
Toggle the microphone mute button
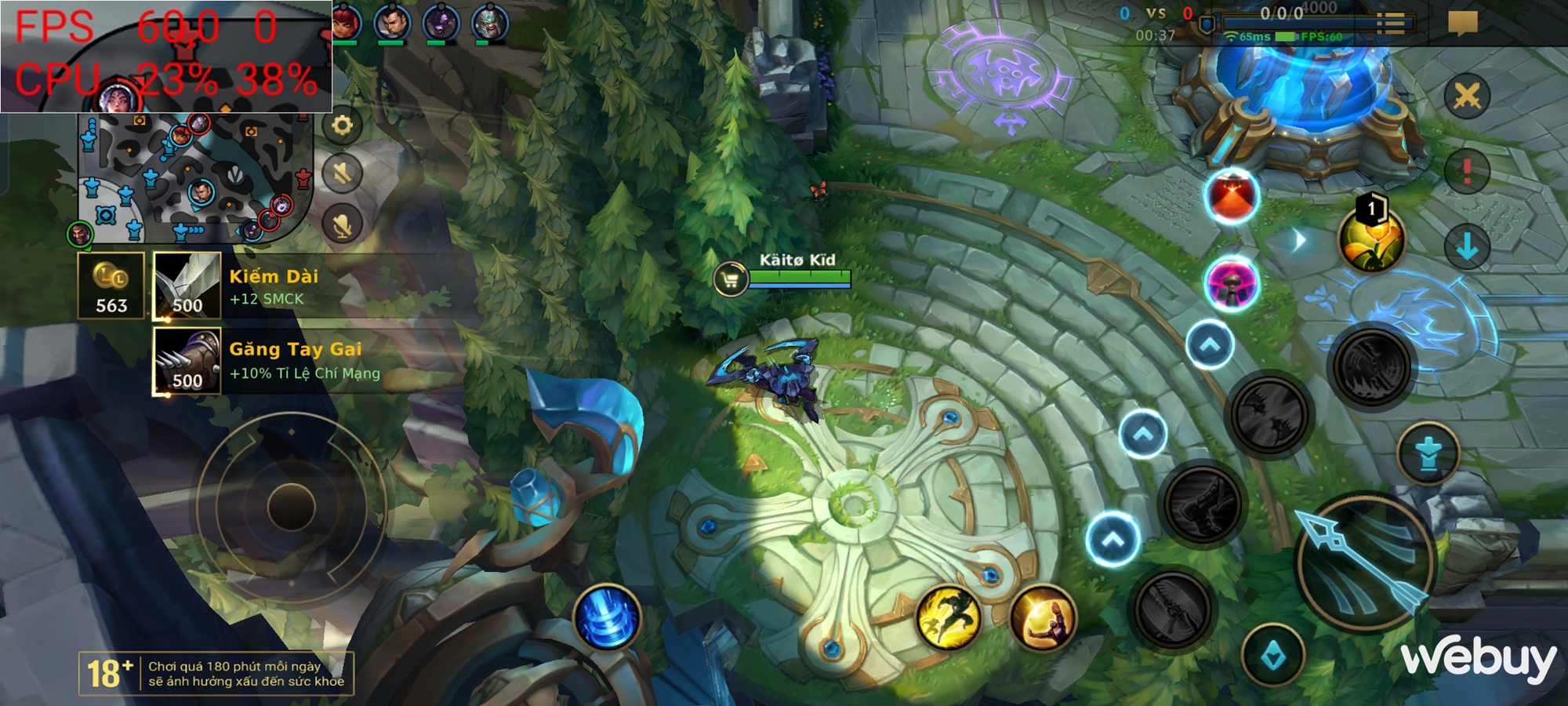coord(342,225)
